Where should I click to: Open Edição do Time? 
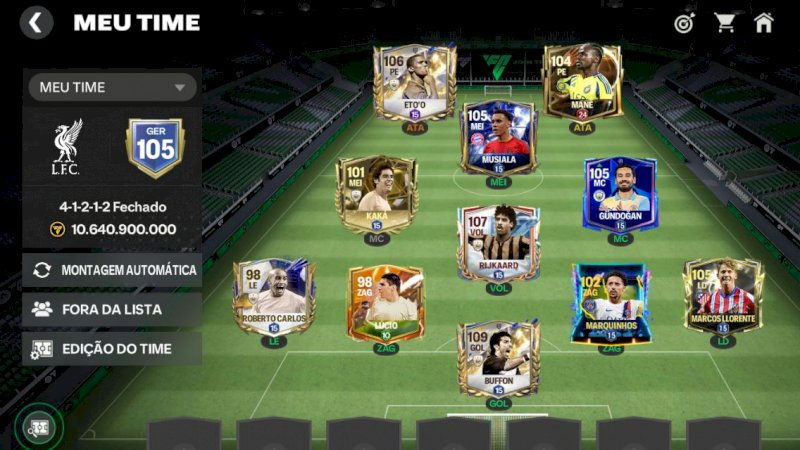pyautogui.click(x=112, y=349)
